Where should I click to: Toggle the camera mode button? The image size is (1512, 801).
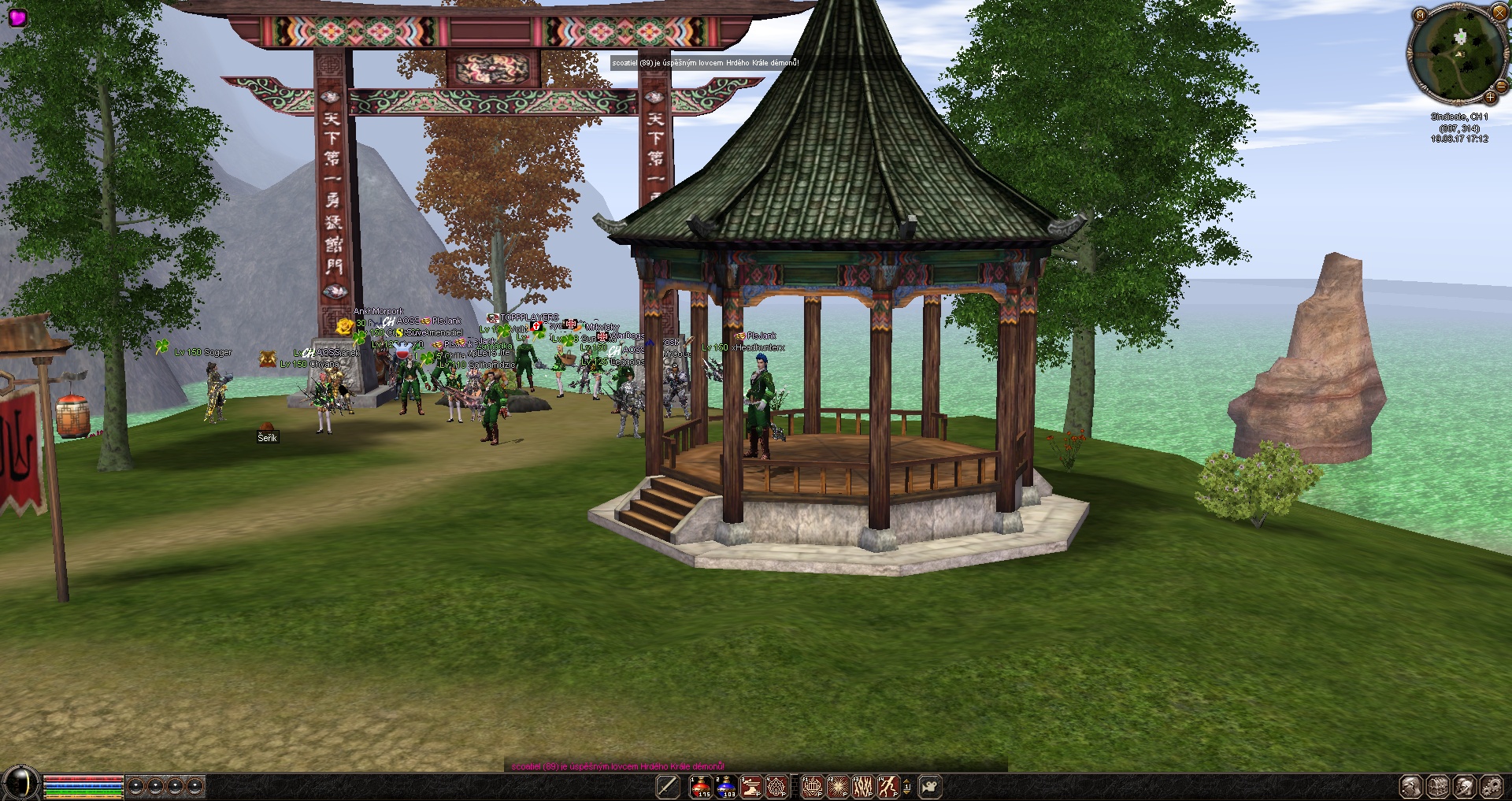tap(930, 786)
